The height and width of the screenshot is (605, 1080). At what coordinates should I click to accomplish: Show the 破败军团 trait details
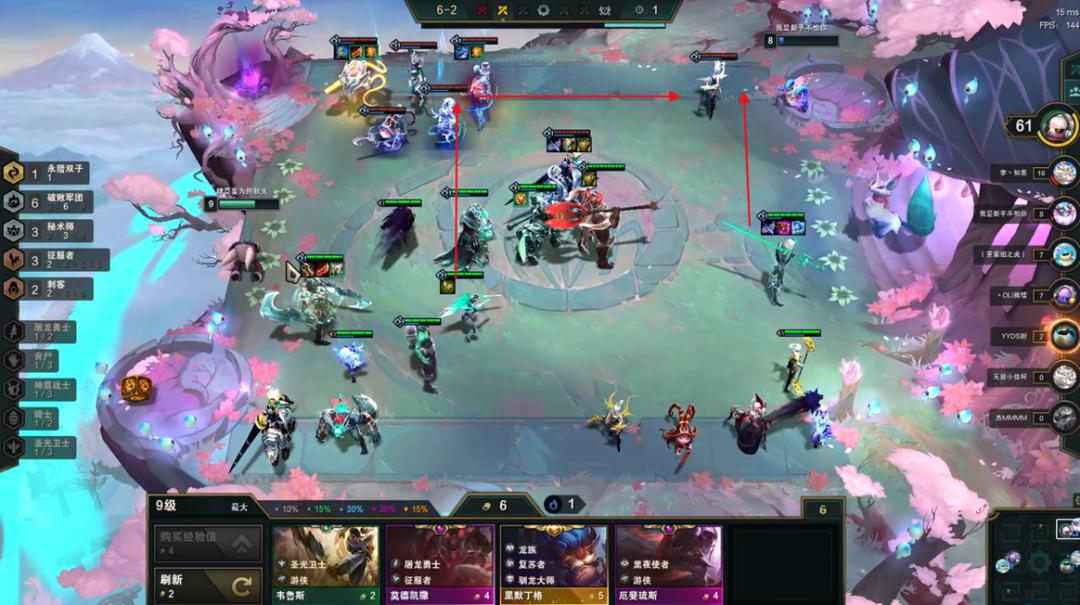pos(48,201)
